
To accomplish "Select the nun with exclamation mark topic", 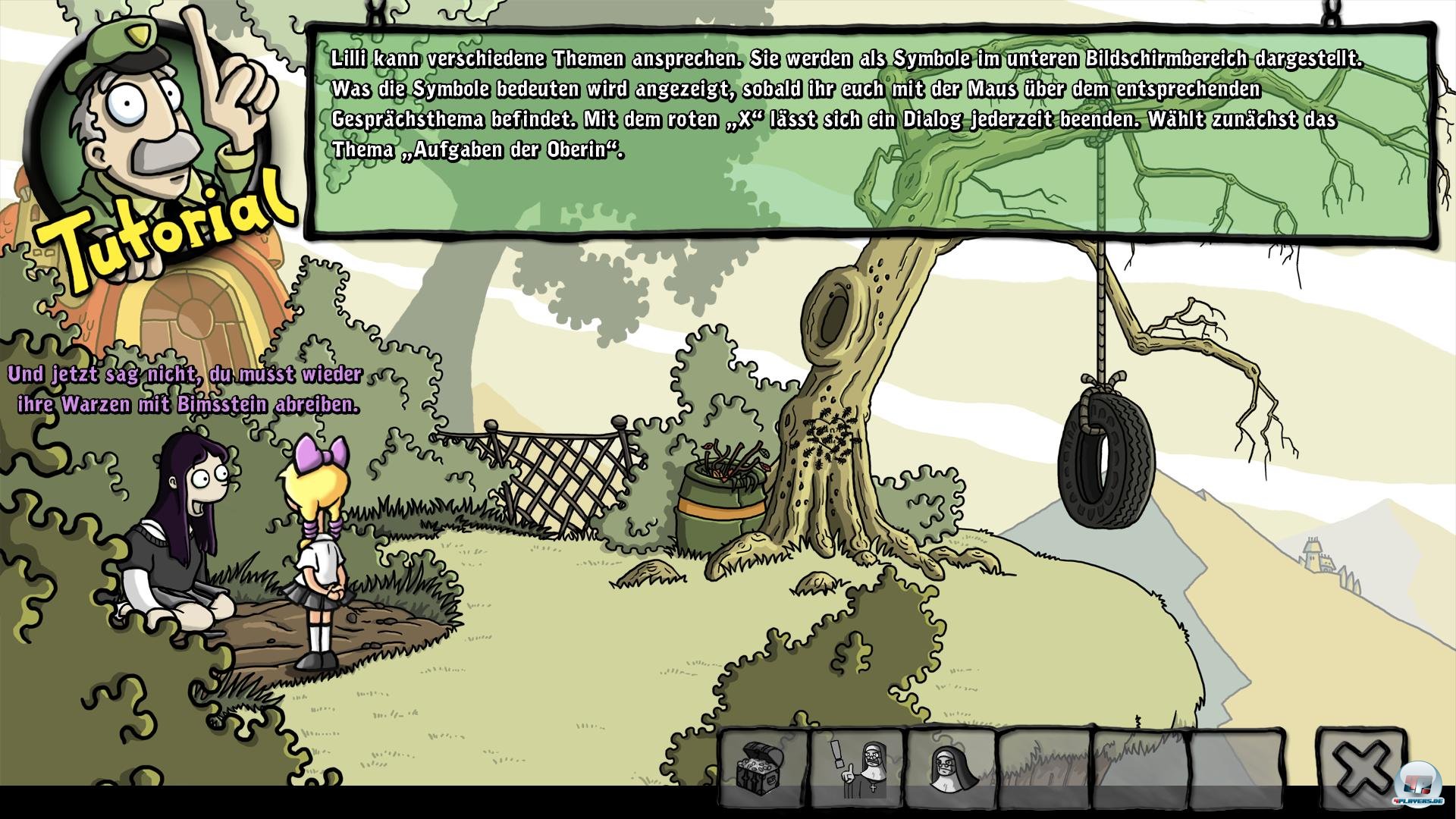I will pos(858,768).
